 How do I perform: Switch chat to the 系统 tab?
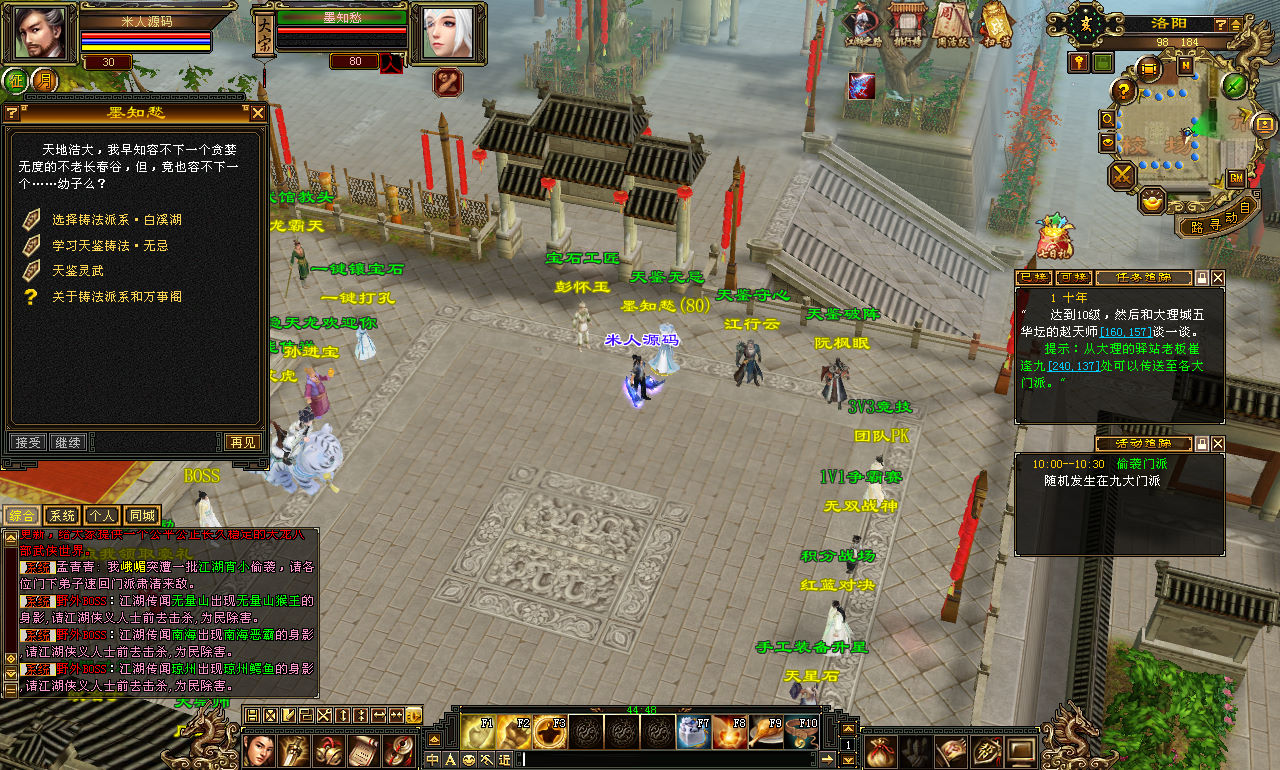[62, 515]
